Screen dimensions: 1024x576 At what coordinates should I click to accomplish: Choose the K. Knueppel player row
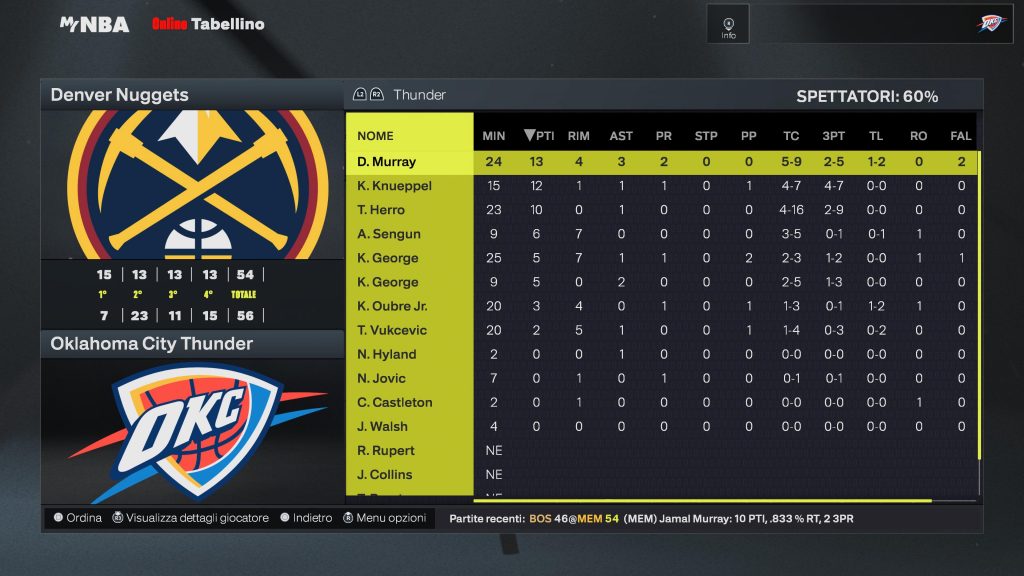(394, 186)
